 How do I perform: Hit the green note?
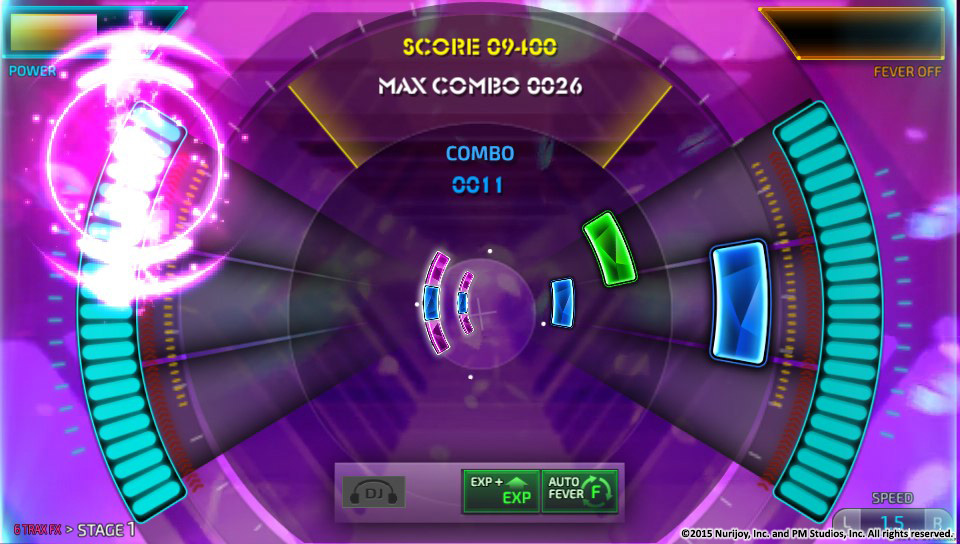612,247
